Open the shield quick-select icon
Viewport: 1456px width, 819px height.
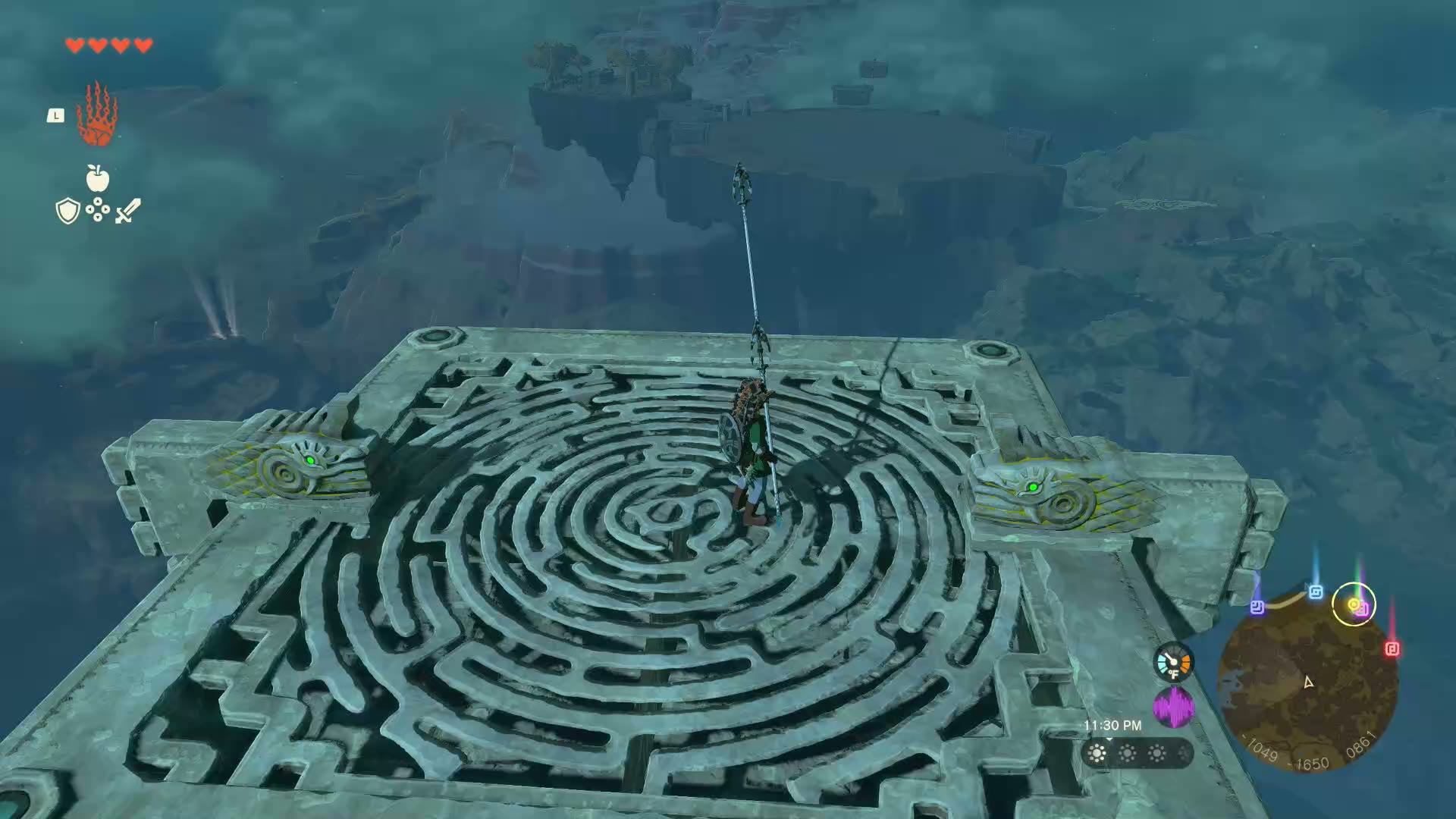(x=68, y=211)
